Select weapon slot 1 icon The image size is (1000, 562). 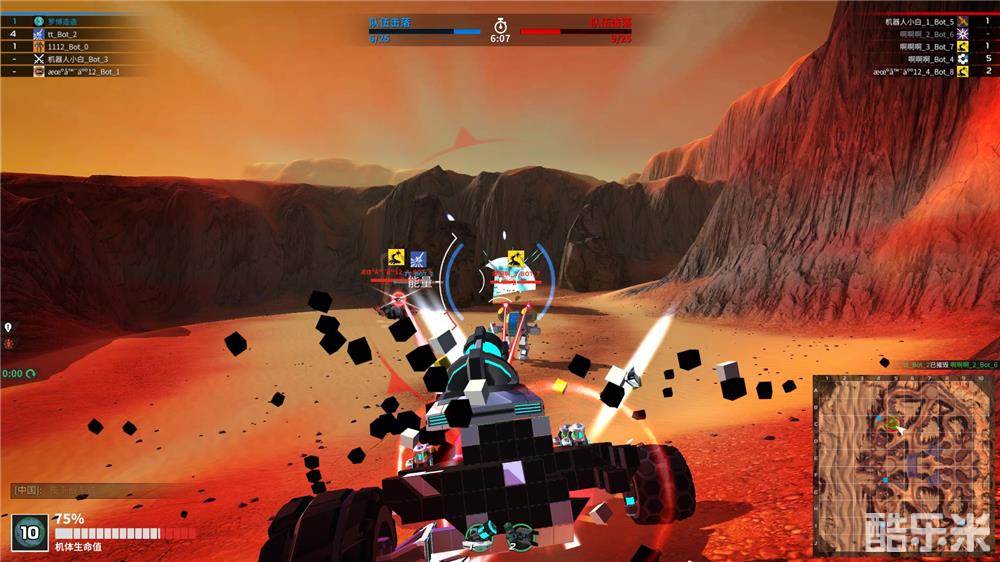pos(478,533)
